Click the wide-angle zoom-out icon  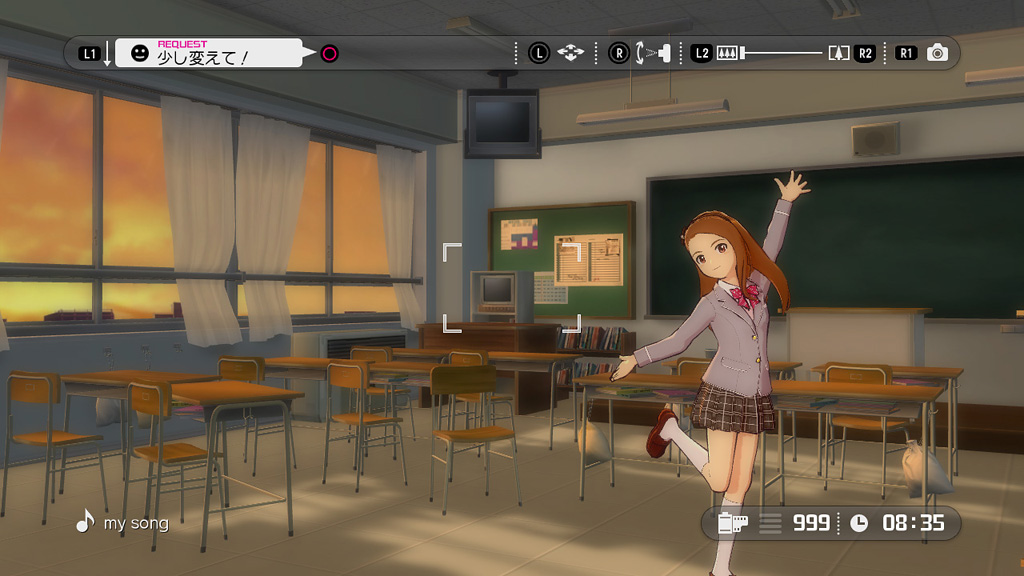click(x=727, y=53)
